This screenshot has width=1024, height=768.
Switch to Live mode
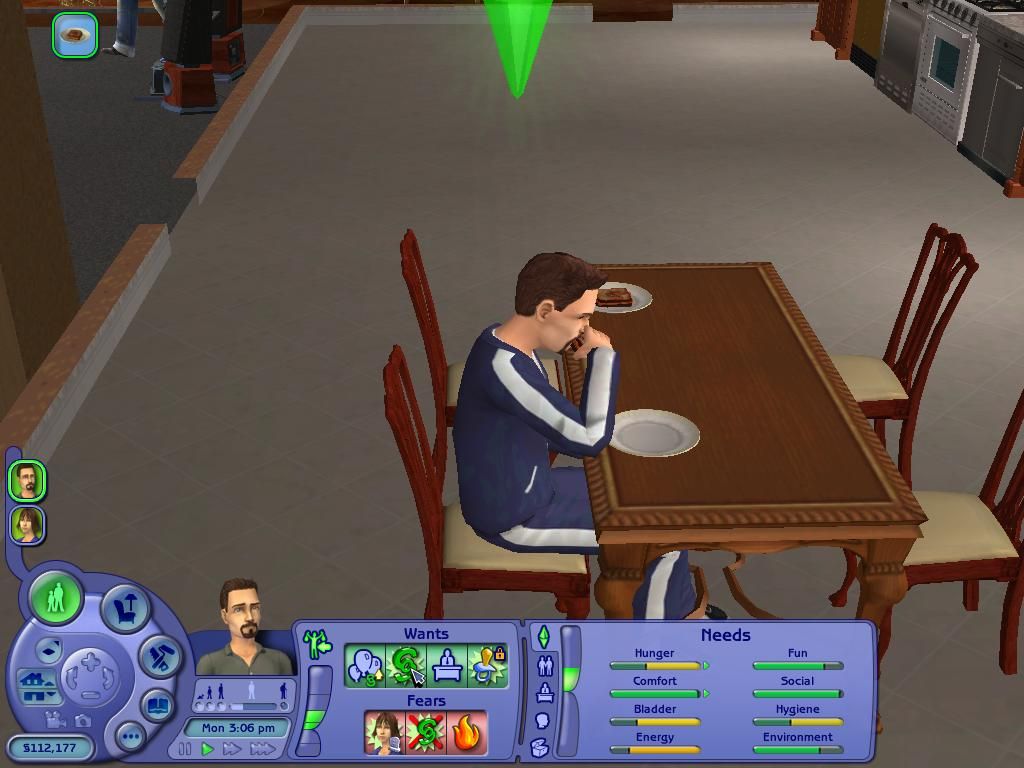[x=56, y=598]
